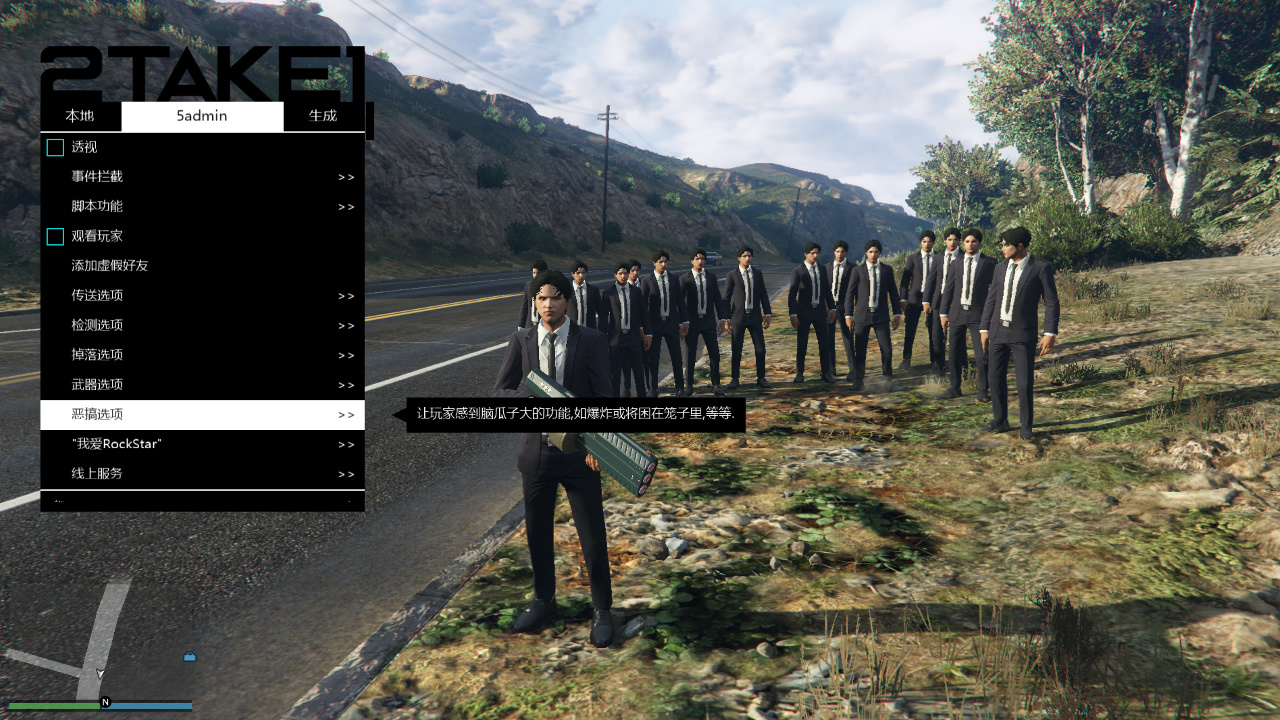Enable the 透视 (ESP) checkbox
This screenshot has width=1280, height=720.
pyautogui.click(x=55, y=146)
